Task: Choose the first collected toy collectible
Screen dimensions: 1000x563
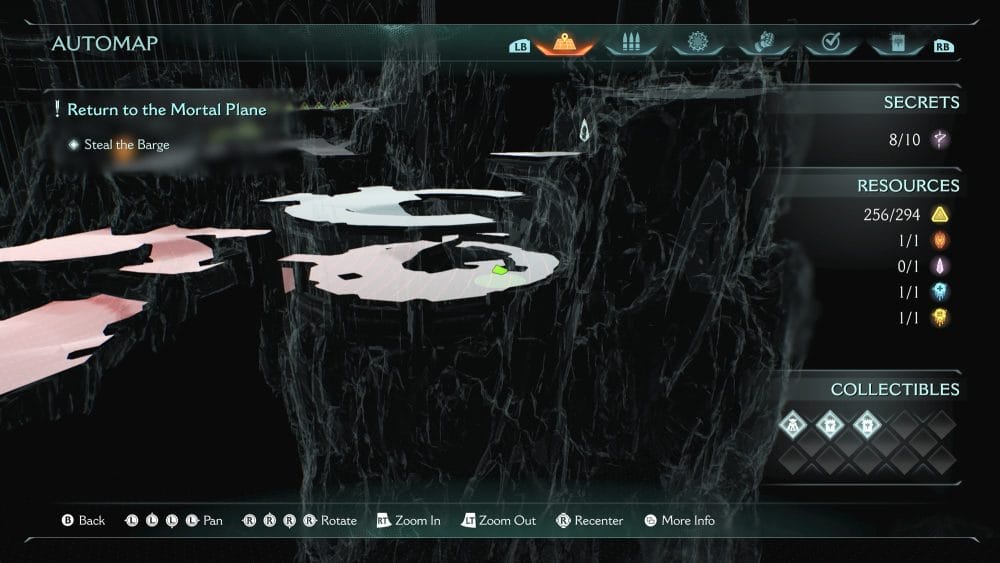Action: [794, 424]
